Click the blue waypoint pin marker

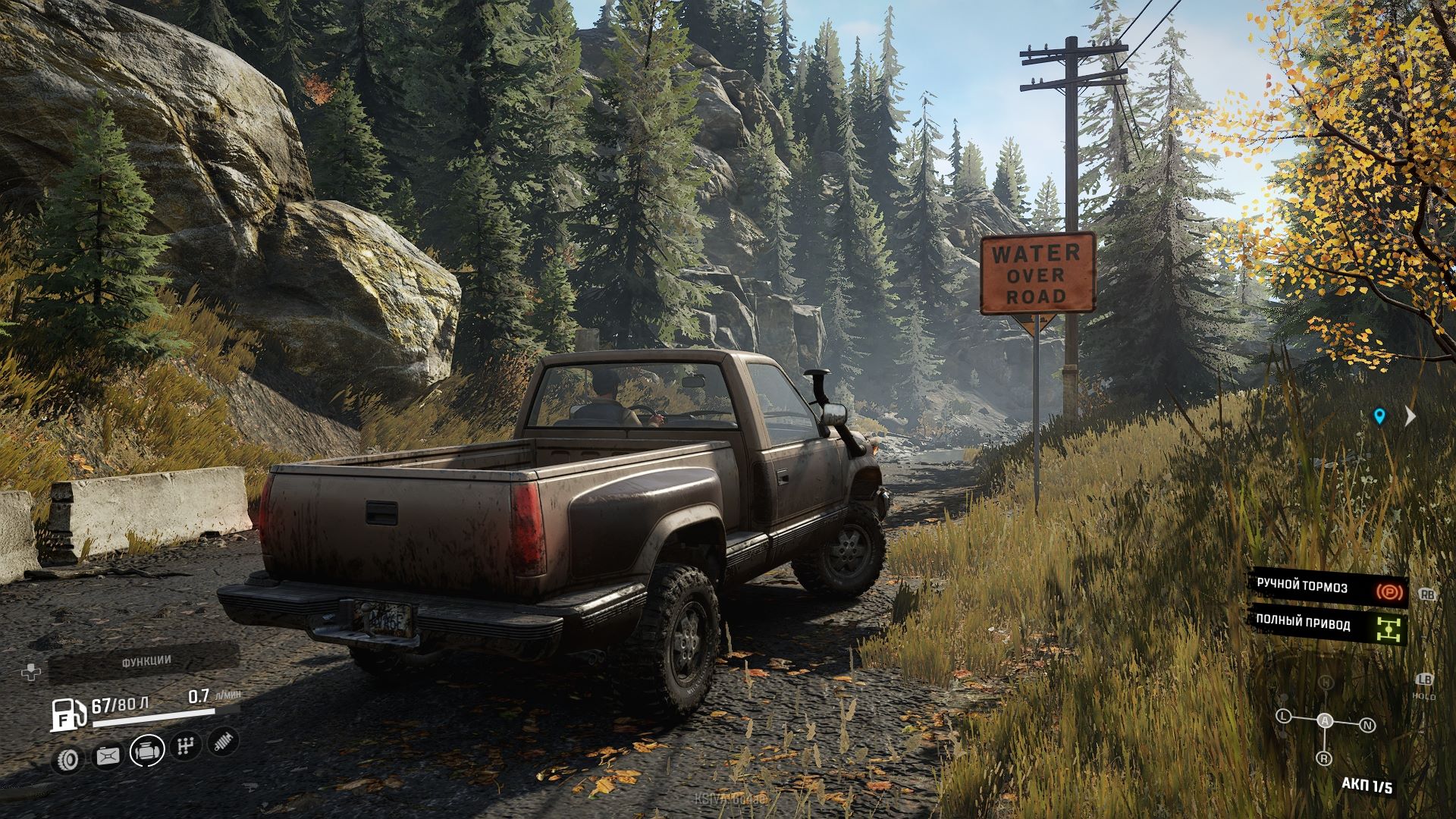(1379, 416)
